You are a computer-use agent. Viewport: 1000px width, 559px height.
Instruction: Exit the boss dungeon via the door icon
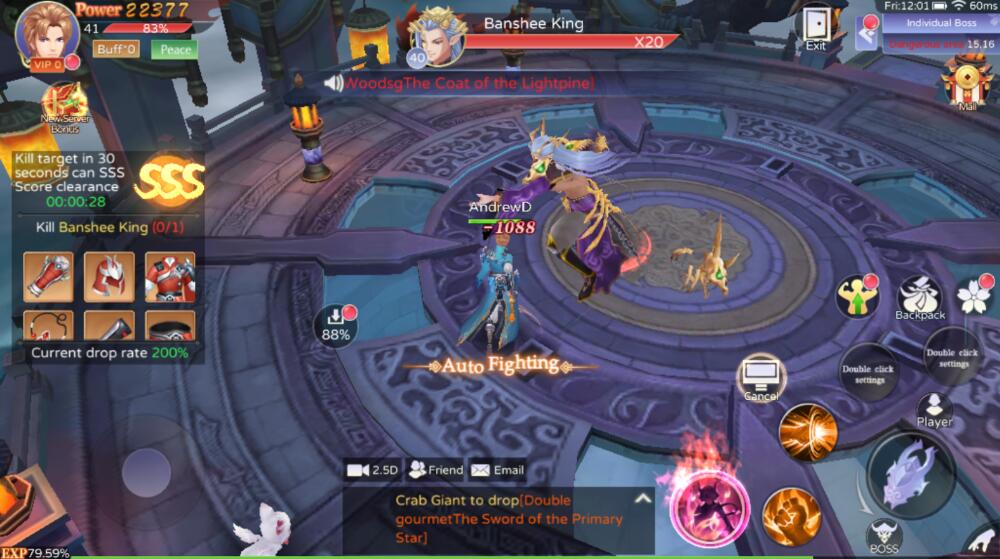pos(816,26)
